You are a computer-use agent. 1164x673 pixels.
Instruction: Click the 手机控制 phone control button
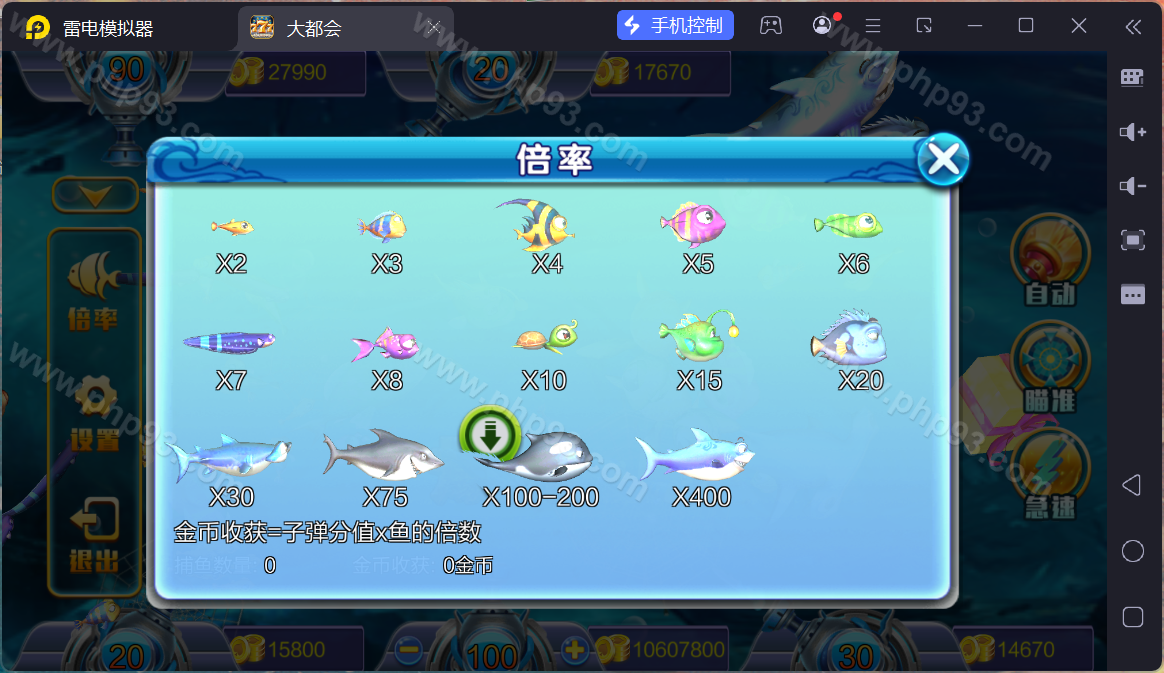675,25
